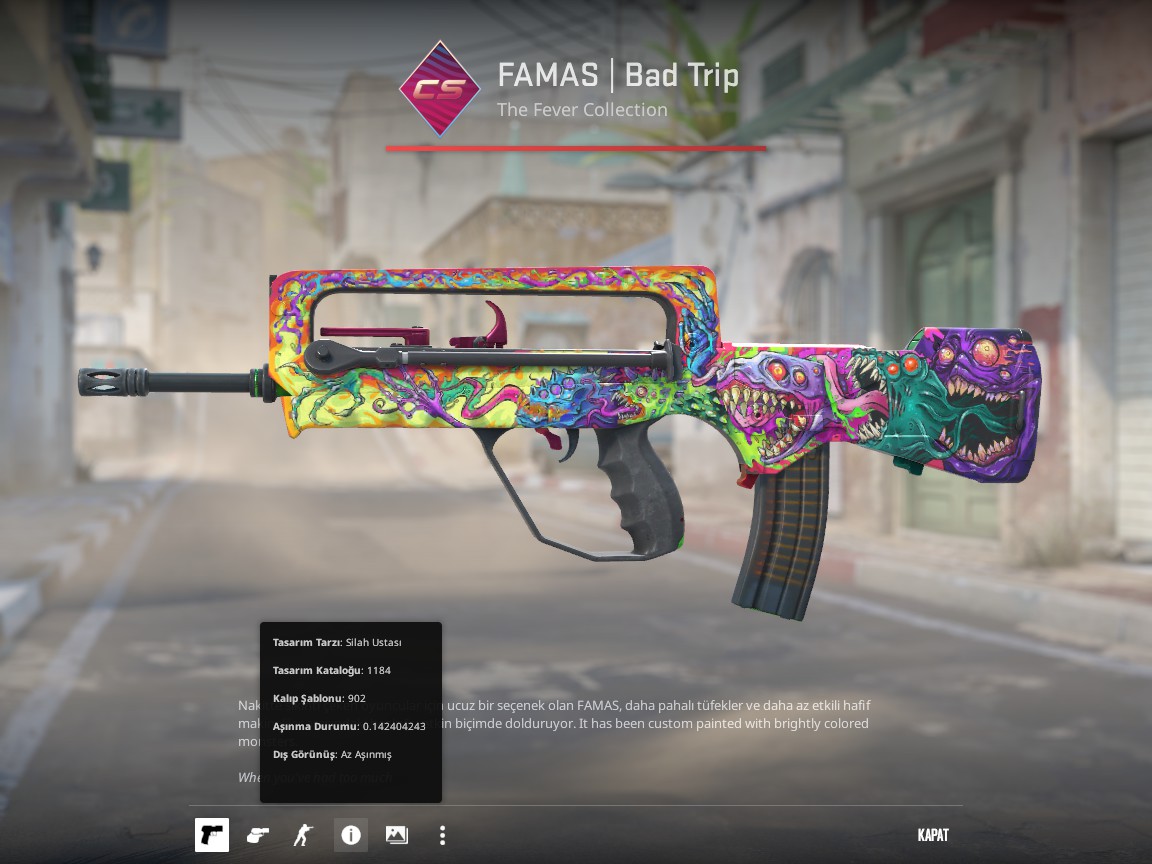Open the three-dot more options menu
Image resolution: width=1152 pixels, height=864 pixels.
[442, 835]
